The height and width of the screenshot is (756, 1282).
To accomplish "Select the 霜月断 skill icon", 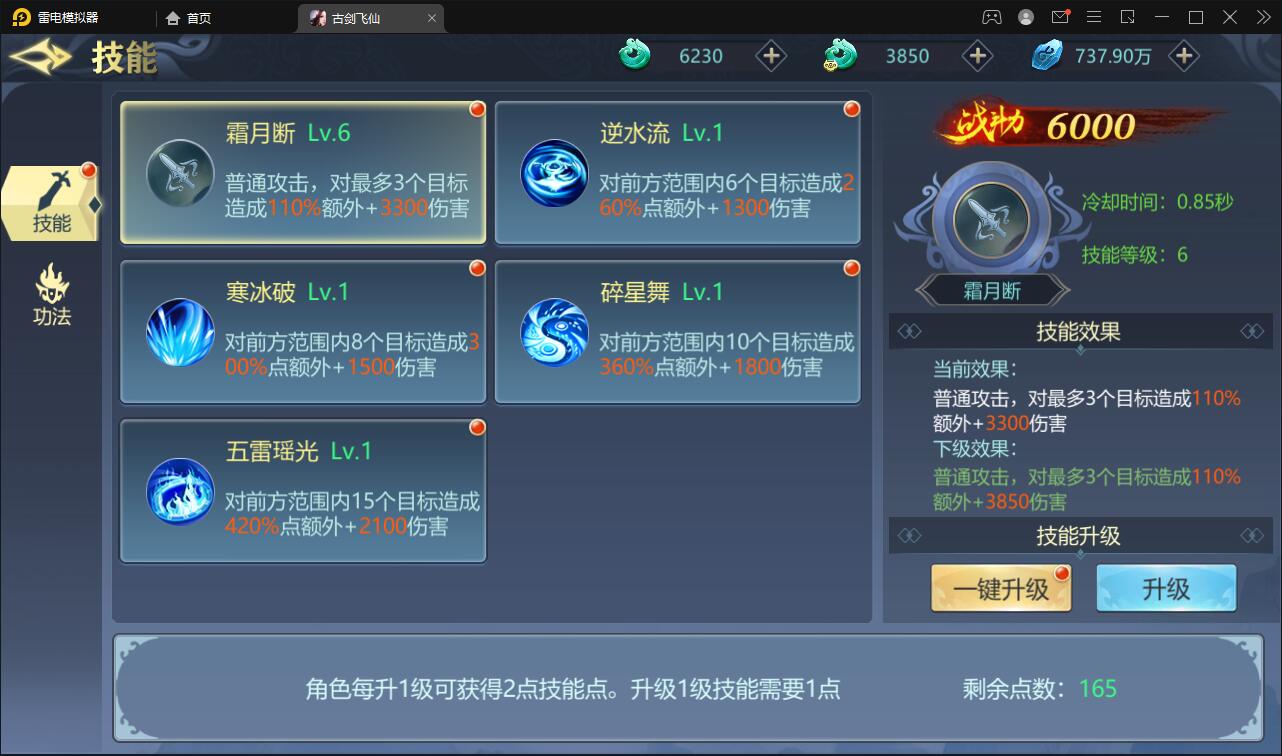I will (x=180, y=172).
